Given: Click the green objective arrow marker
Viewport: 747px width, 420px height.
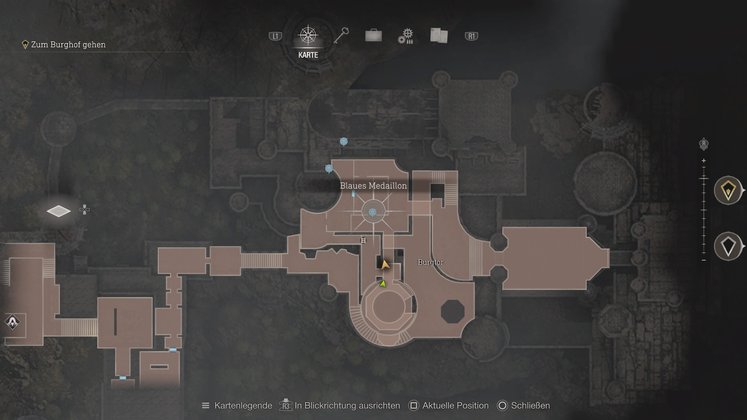Looking at the screenshot, I should pos(382,283).
